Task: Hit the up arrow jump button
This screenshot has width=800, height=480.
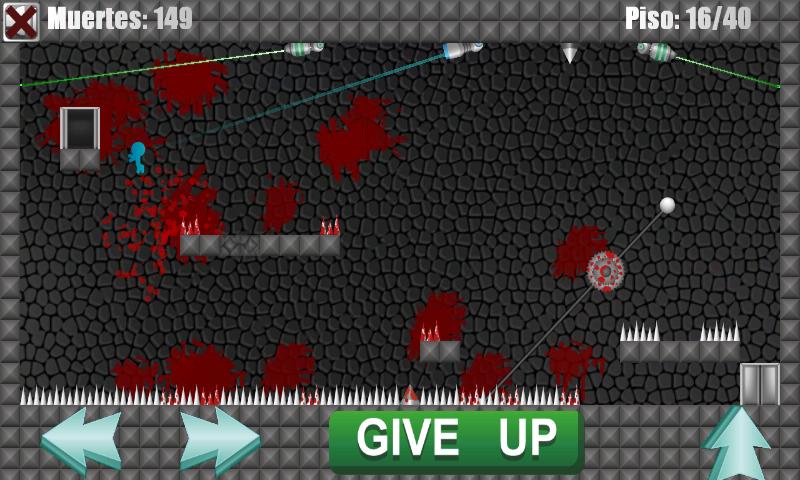Action: 739,442
